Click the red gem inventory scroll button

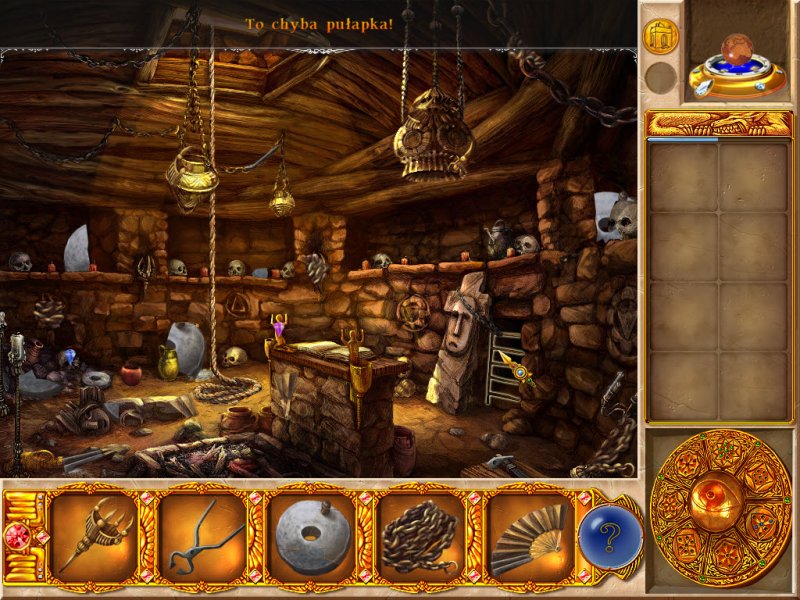pos(17,536)
